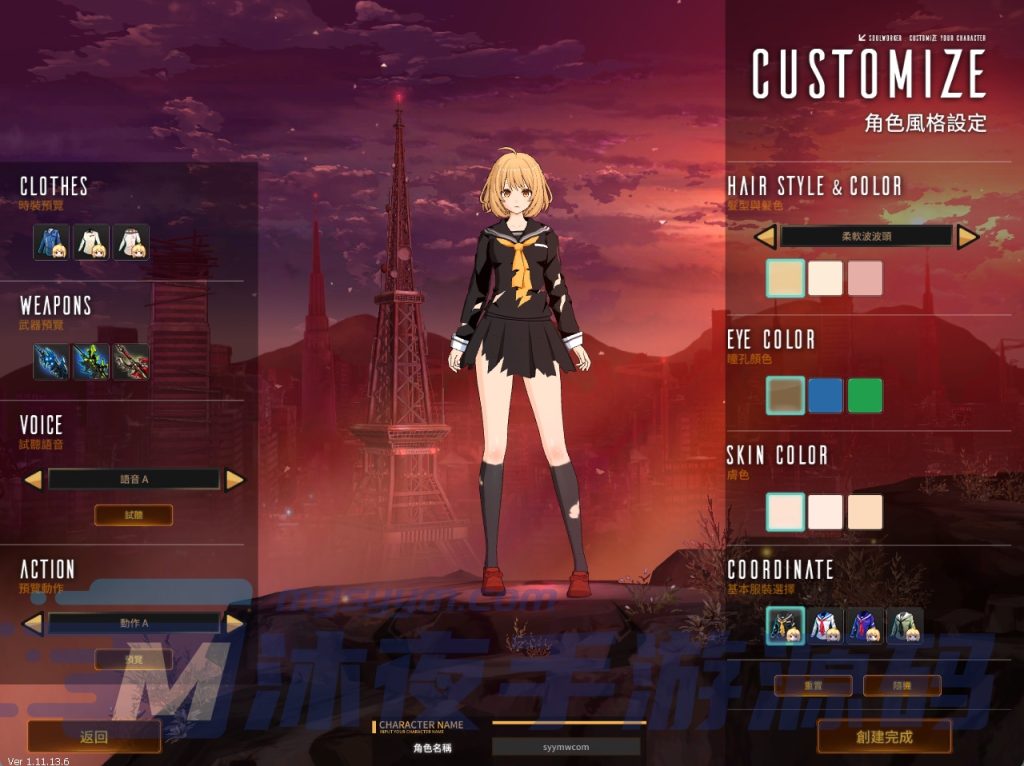The image size is (1024, 766).
Task: Switch to the next voice option
Action: point(234,480)
